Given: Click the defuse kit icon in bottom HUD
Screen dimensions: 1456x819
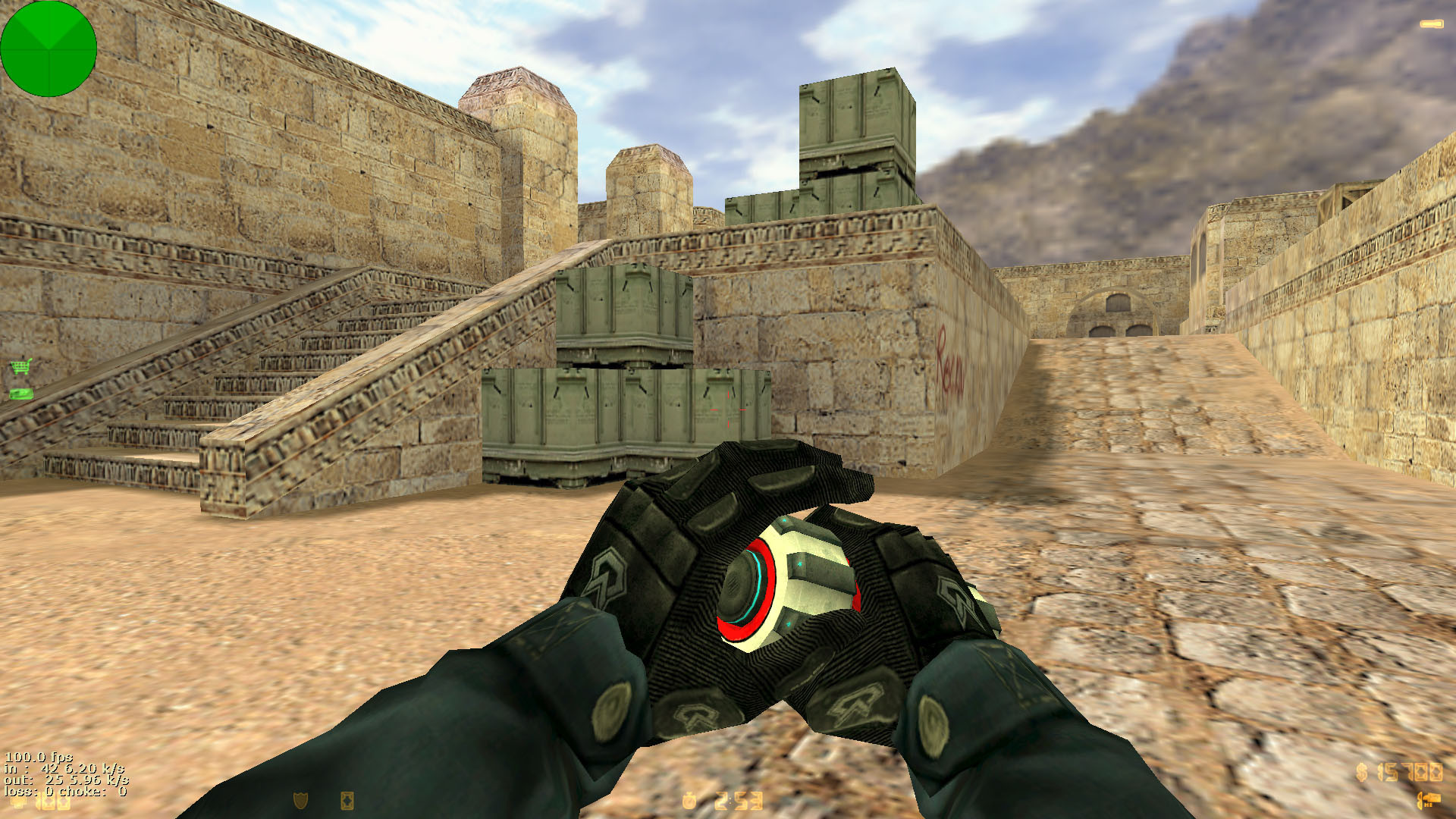Looking at the screenshot, I should pyautogui.click(x=347, y=801).
